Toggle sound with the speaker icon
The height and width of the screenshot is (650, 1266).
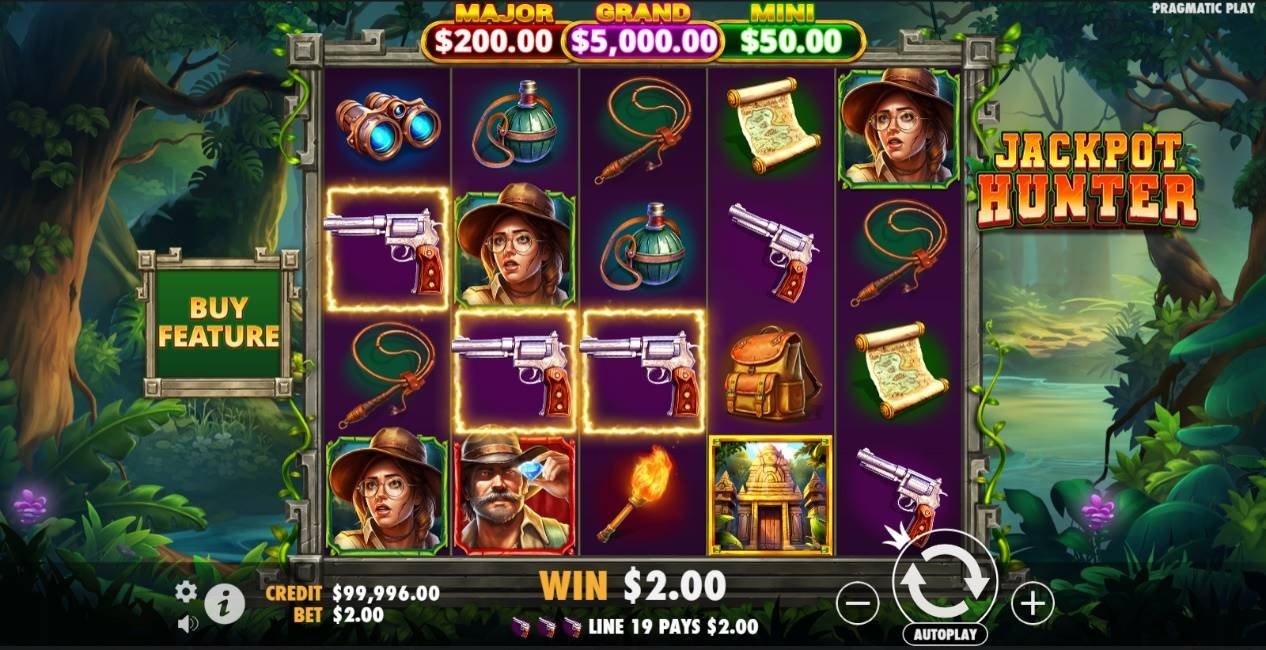click(187, 624)
